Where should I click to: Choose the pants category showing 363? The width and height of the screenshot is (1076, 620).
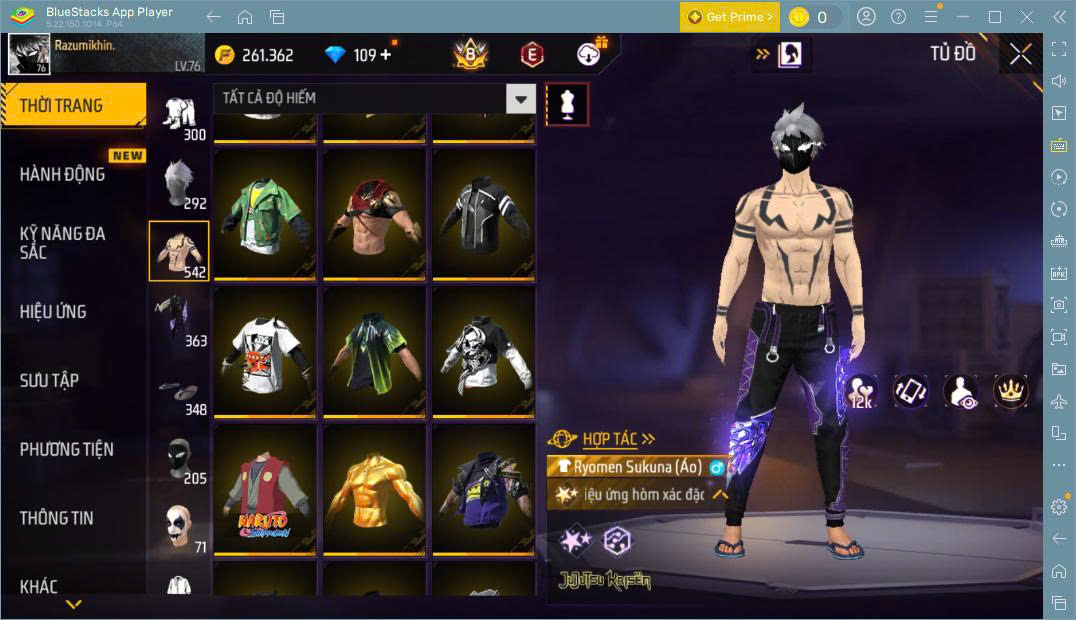coord(178,320)
